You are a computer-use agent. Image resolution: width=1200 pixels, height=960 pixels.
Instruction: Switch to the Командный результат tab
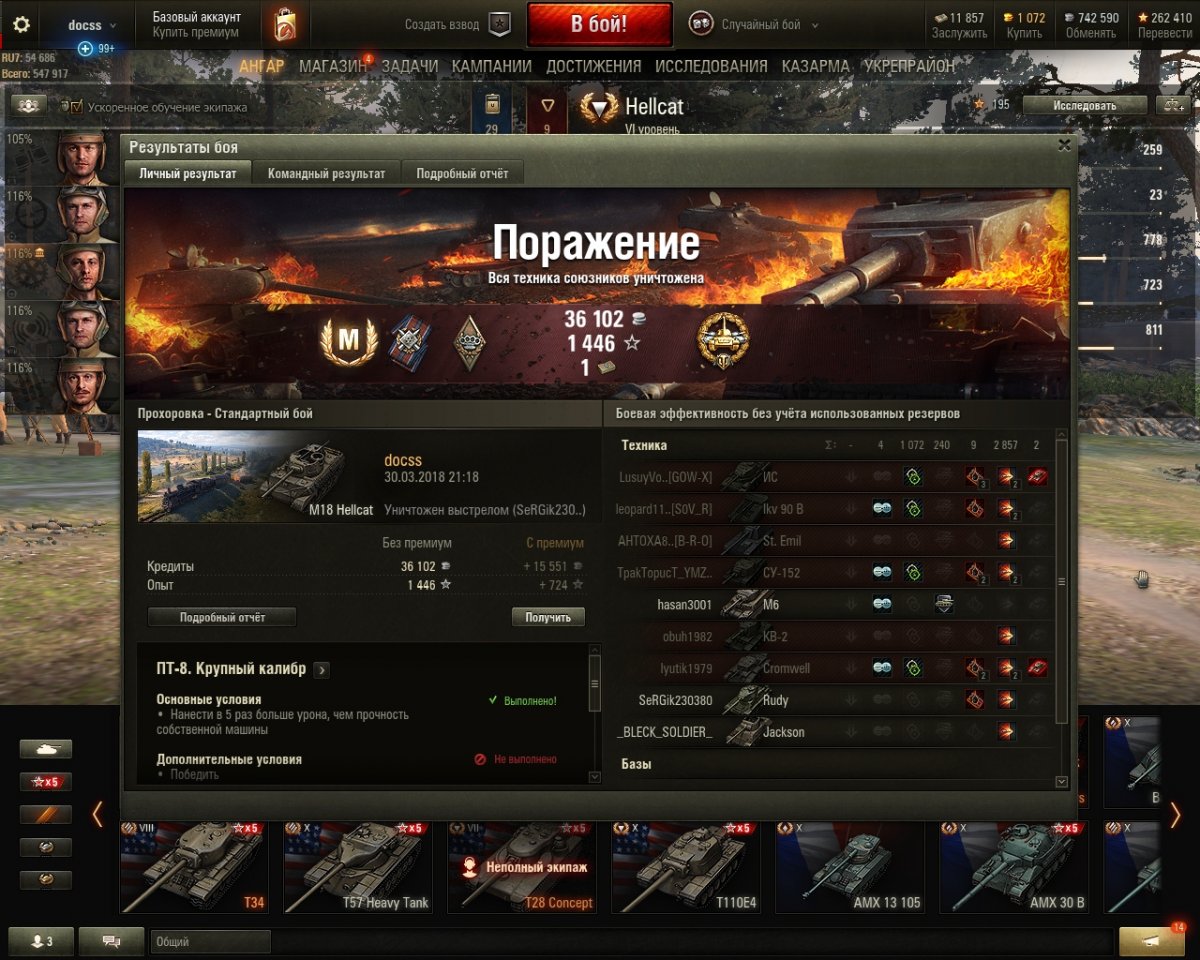point(326,173)
